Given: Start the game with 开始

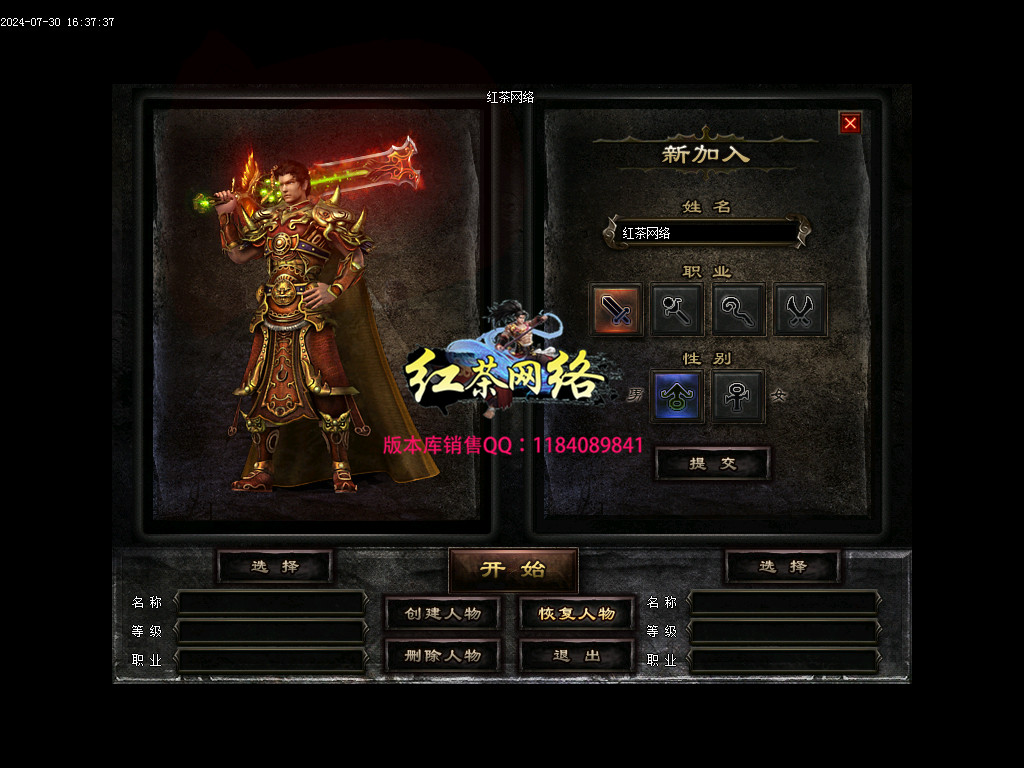Looking at the screenshot, I should click(x=513, y=569).
